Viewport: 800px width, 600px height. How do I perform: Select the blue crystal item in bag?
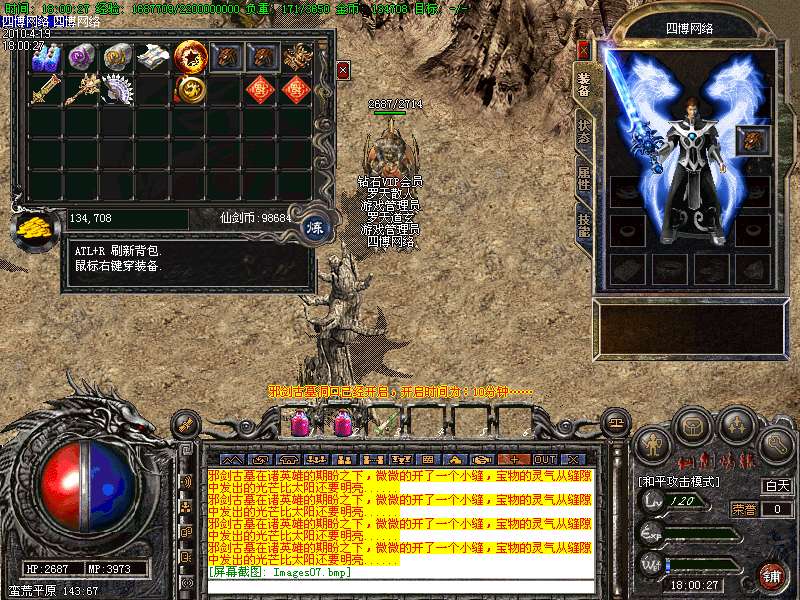pyautogui.click(x=47, y=57)
